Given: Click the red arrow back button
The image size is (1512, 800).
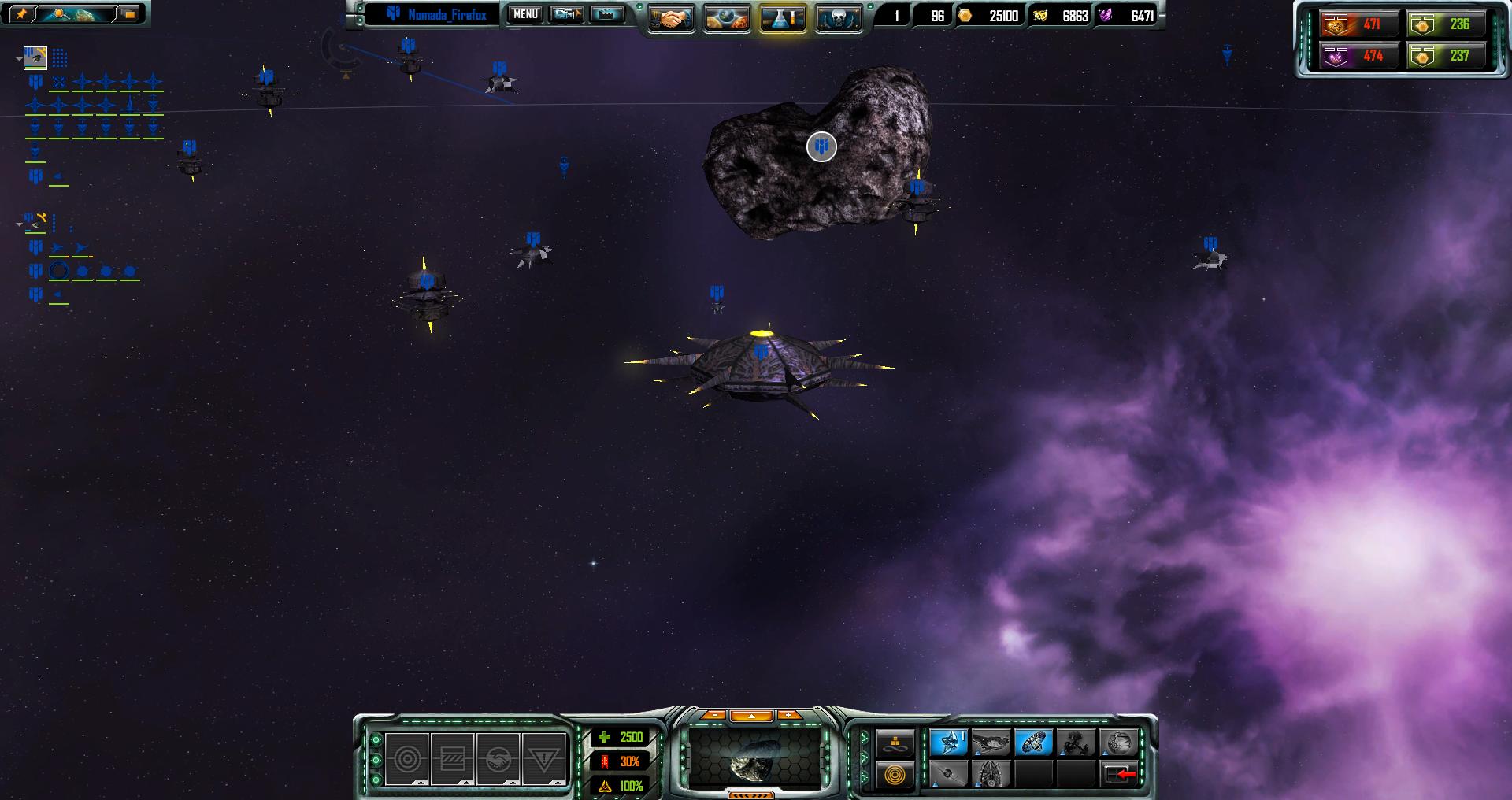Looking at the screenshot, I should tap(1120, 775).
